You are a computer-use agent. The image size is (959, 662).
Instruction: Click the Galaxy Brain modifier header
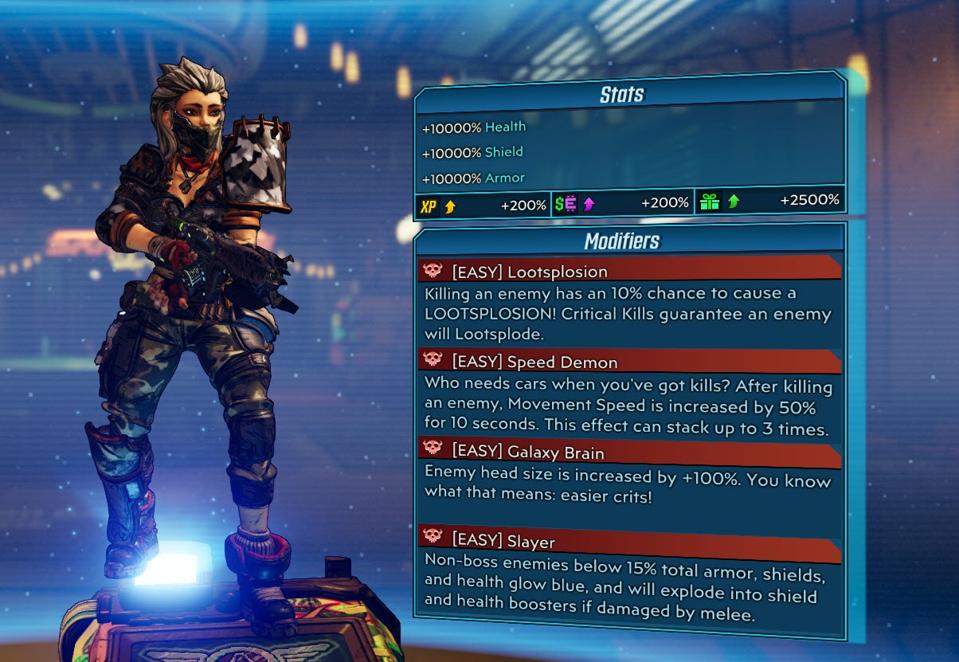(628, 452)
